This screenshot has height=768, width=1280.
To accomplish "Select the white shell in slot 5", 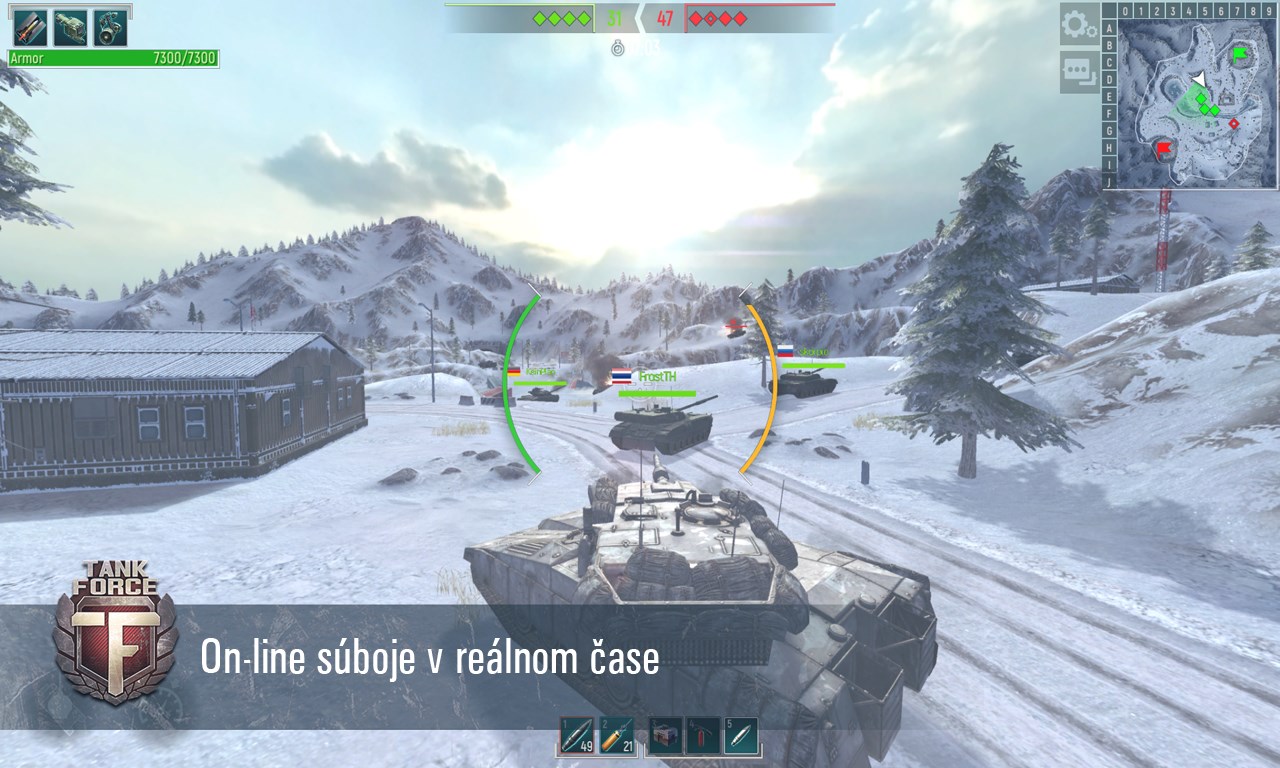I will coord(741,735).
